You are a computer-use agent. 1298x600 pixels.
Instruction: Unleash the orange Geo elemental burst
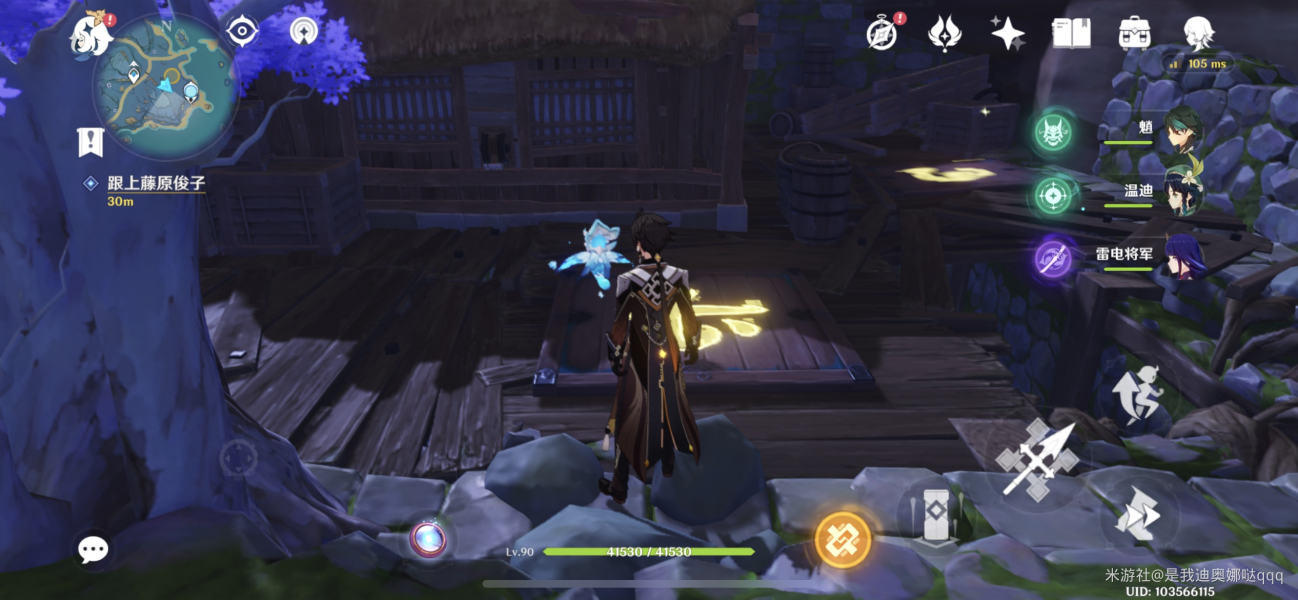click(x=843, y=540)
